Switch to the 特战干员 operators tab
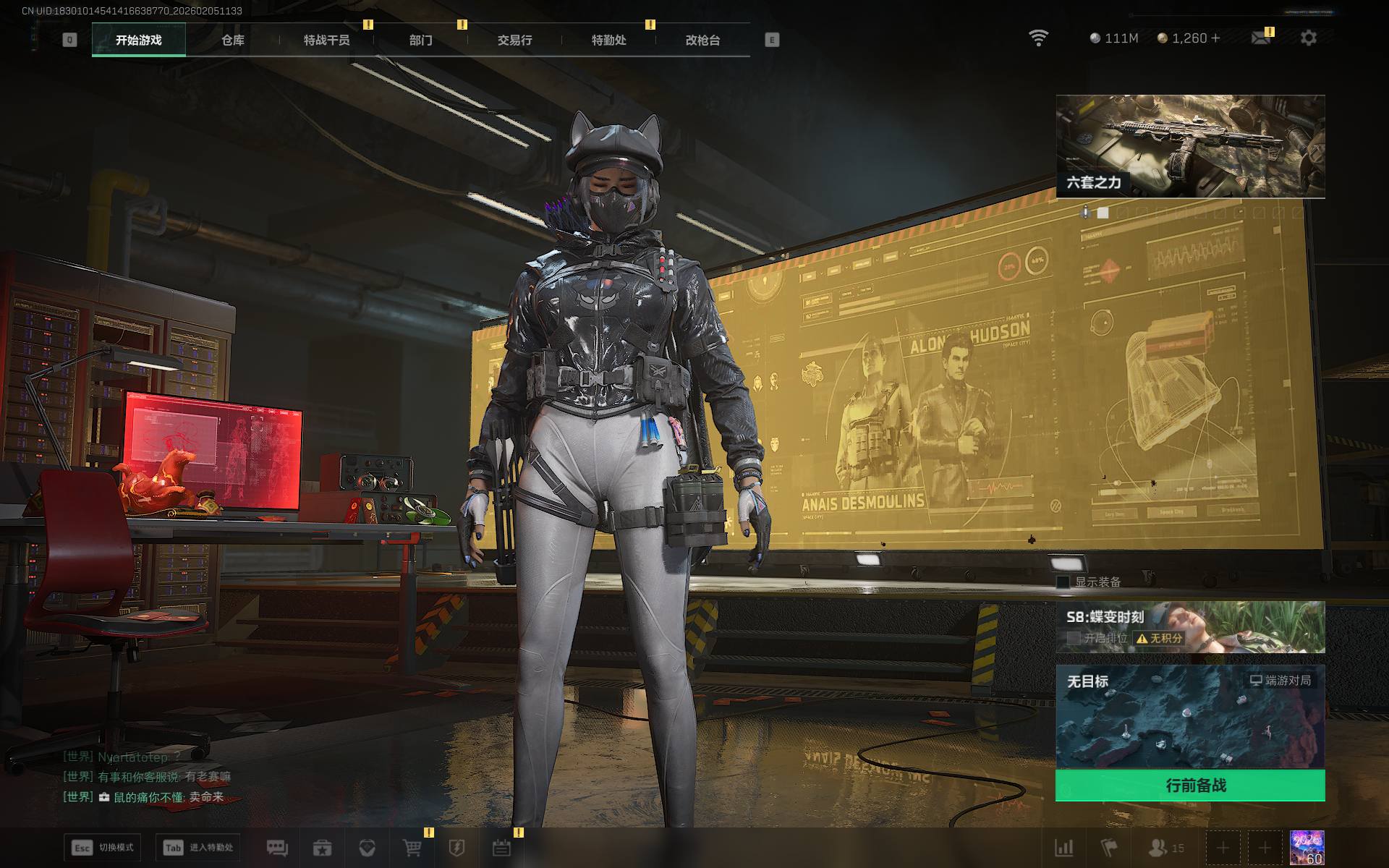This screenshot has width=1389, height=868. pyautogui.click(x=326, y=40)
